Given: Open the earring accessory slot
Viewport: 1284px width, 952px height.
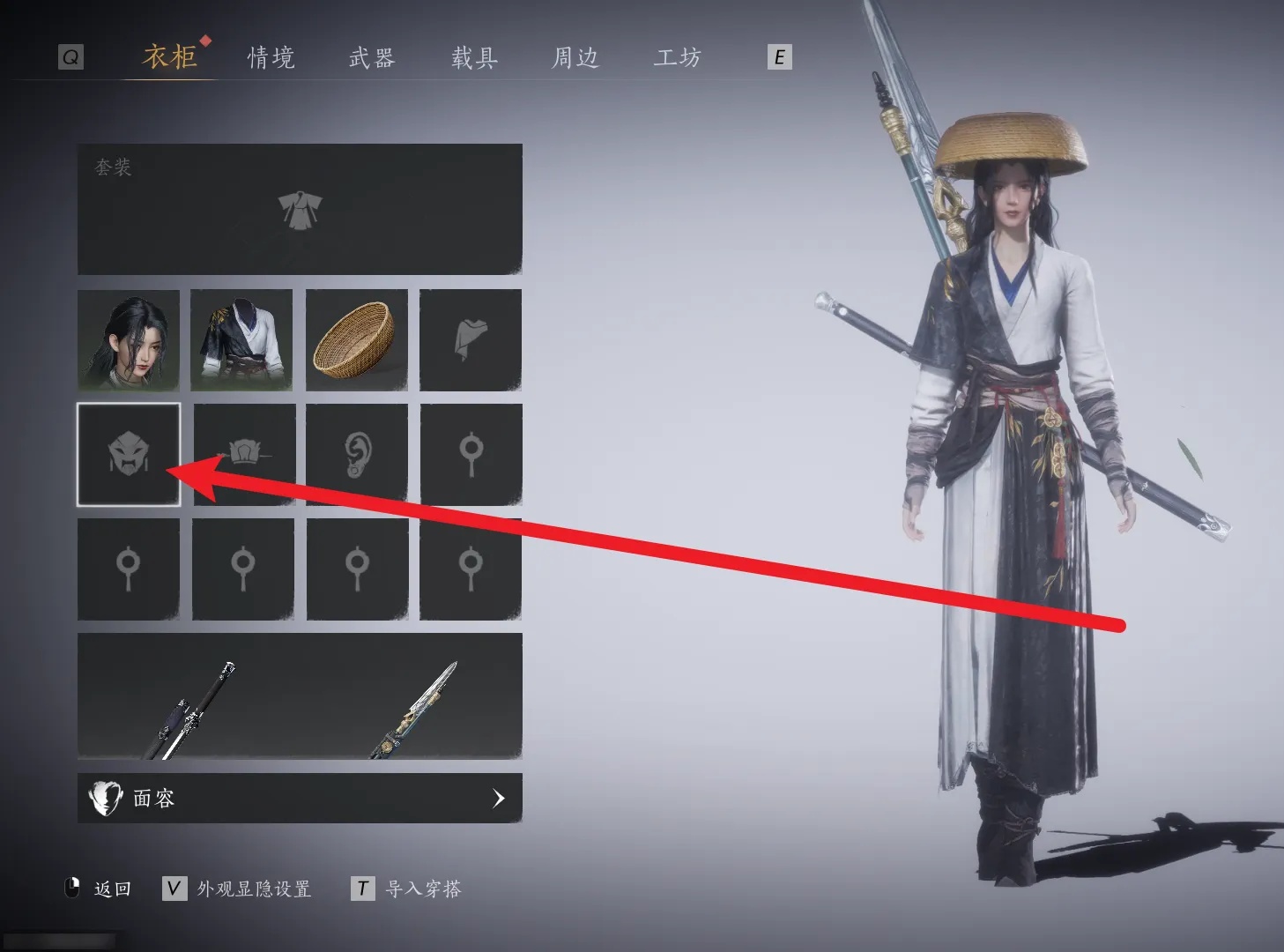Looking at the screenshot, I should 356,454.
